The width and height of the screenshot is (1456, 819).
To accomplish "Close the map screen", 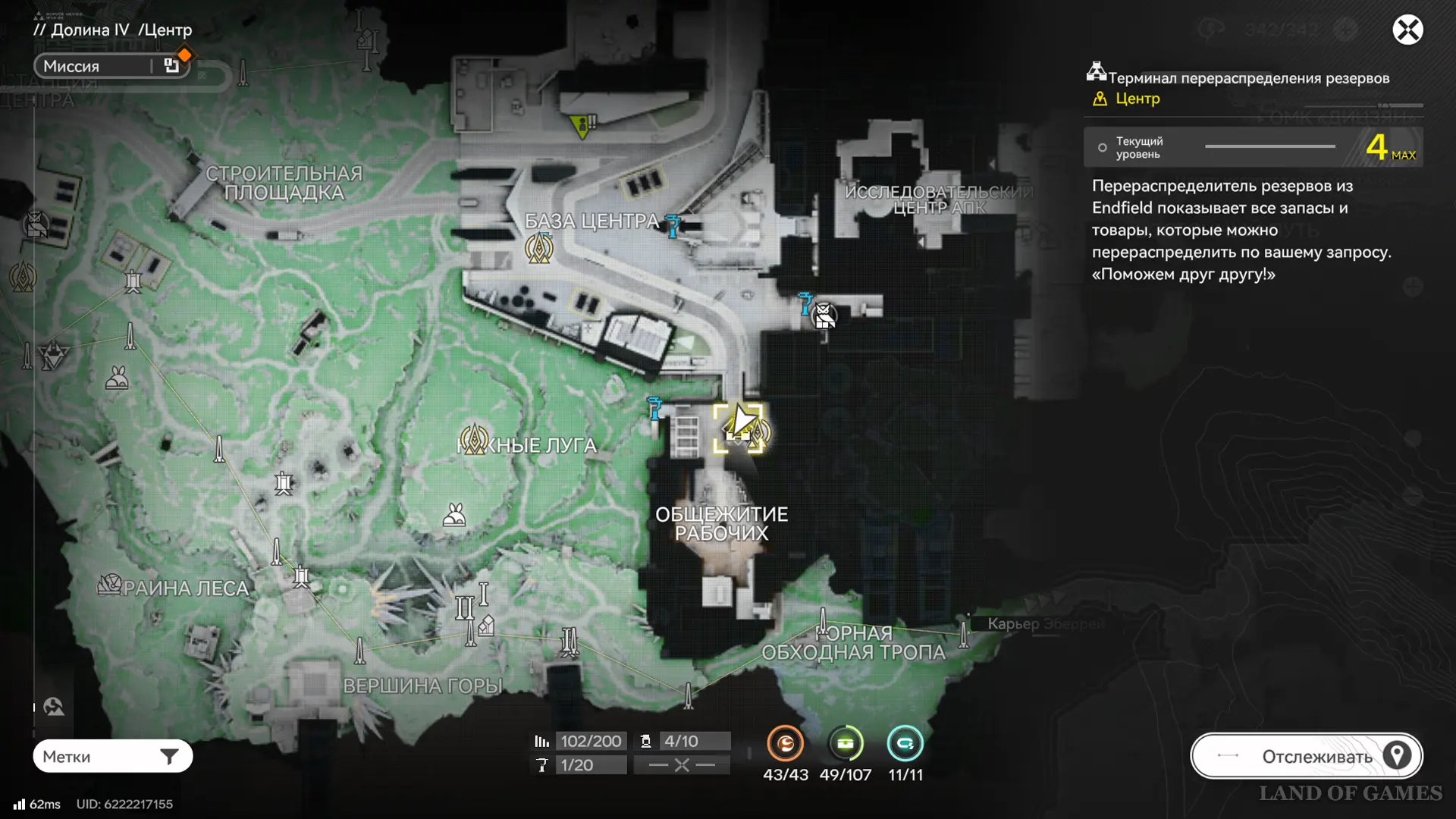I will (1407, 30).
